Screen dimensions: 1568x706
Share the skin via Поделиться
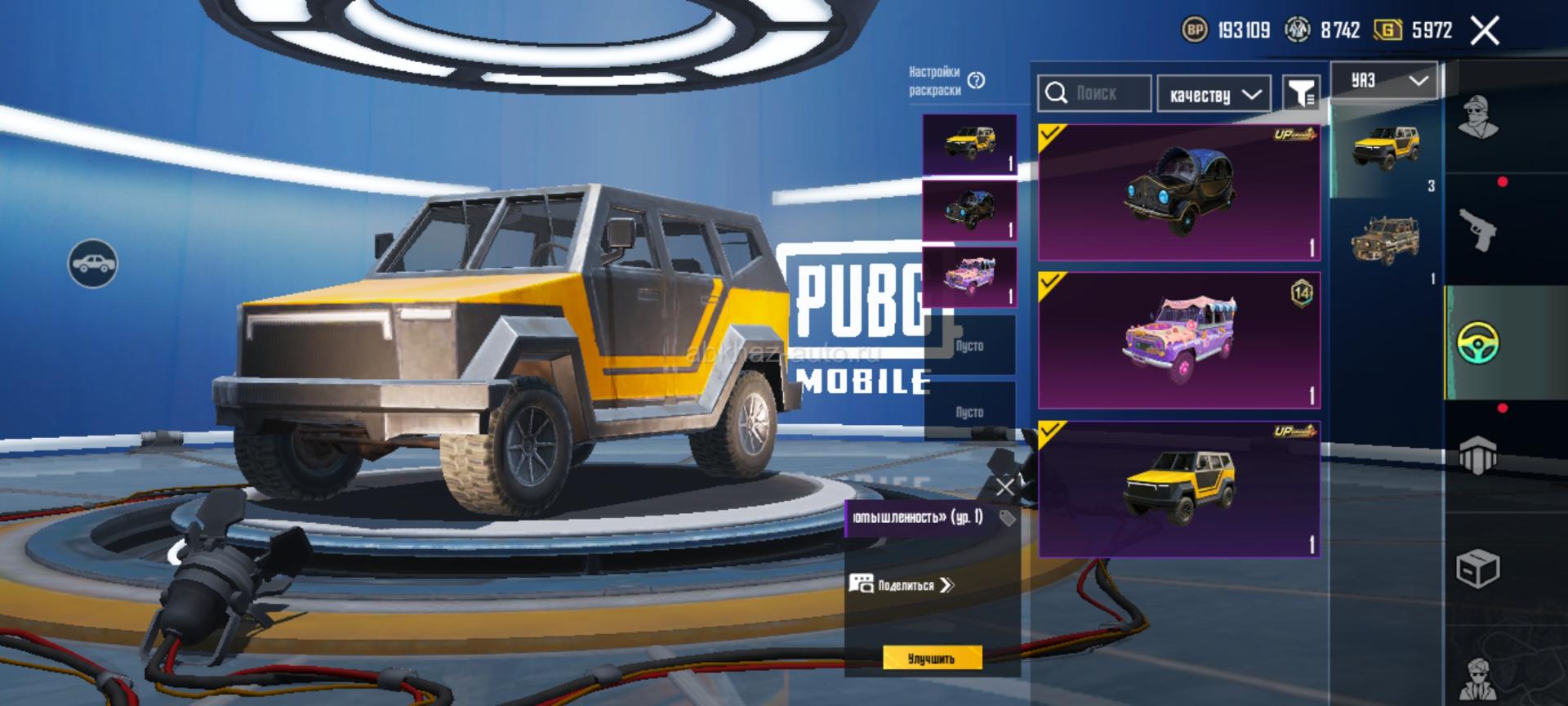pyautogui.click(x=903, y=585)
